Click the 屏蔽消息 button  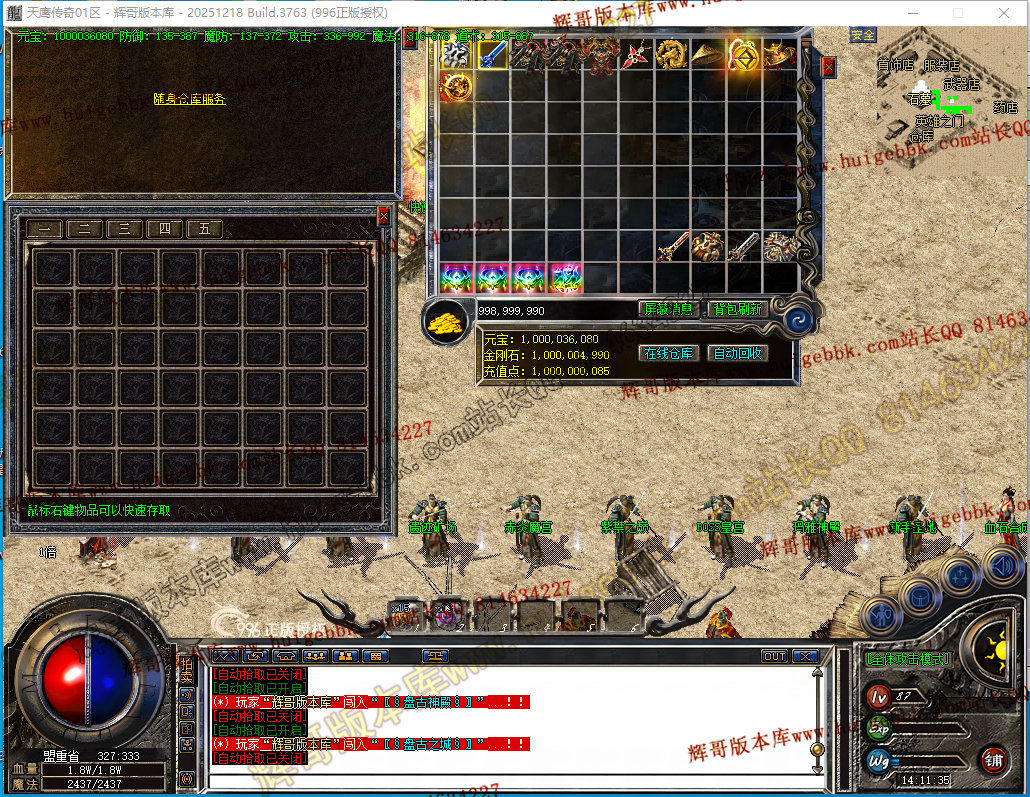pyautogui.click(x=667, y=309)
